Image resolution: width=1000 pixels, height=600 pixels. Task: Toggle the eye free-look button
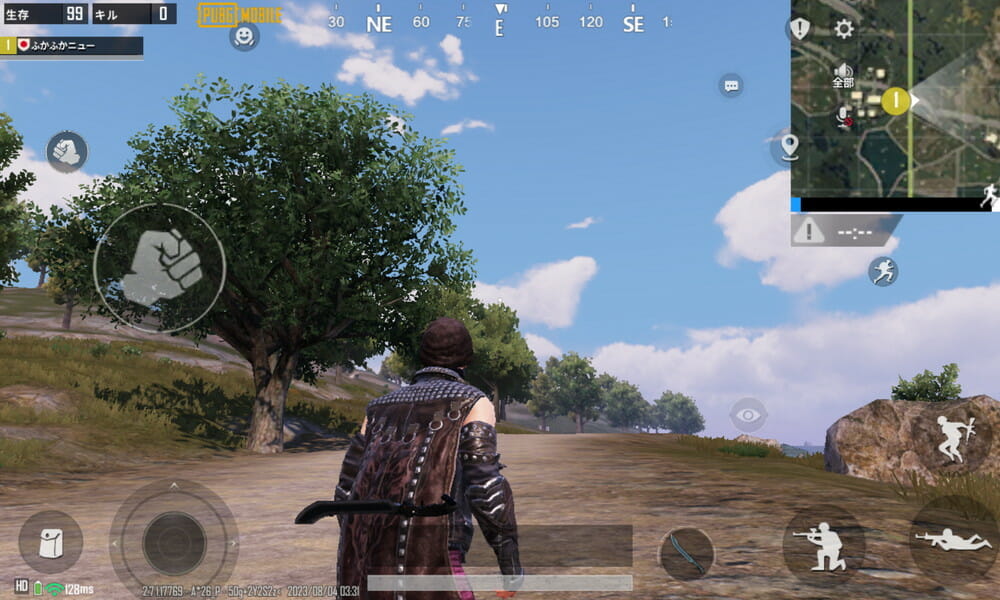748,414
